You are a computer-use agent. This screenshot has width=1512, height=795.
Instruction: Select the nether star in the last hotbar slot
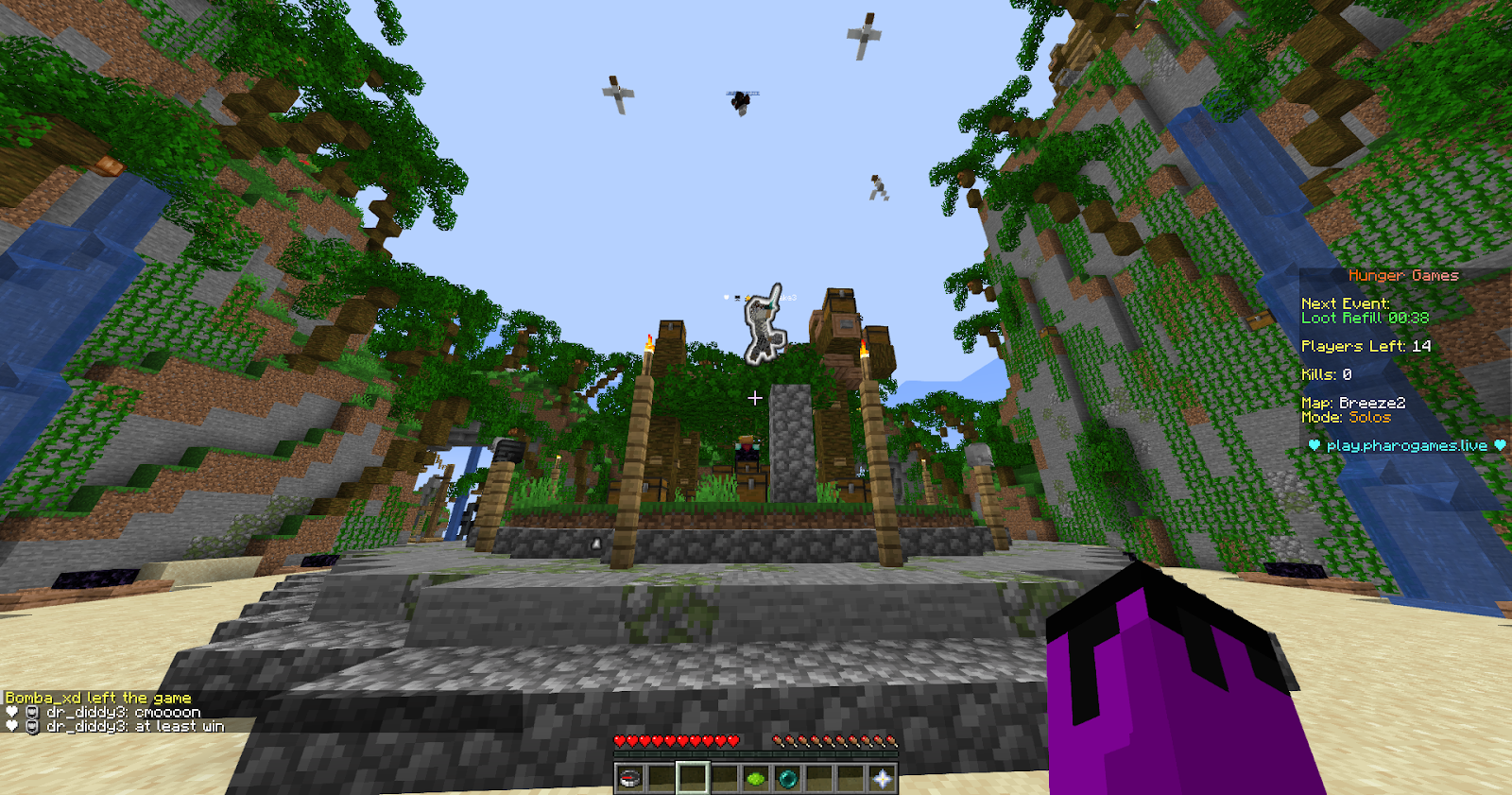coord(882,778)
